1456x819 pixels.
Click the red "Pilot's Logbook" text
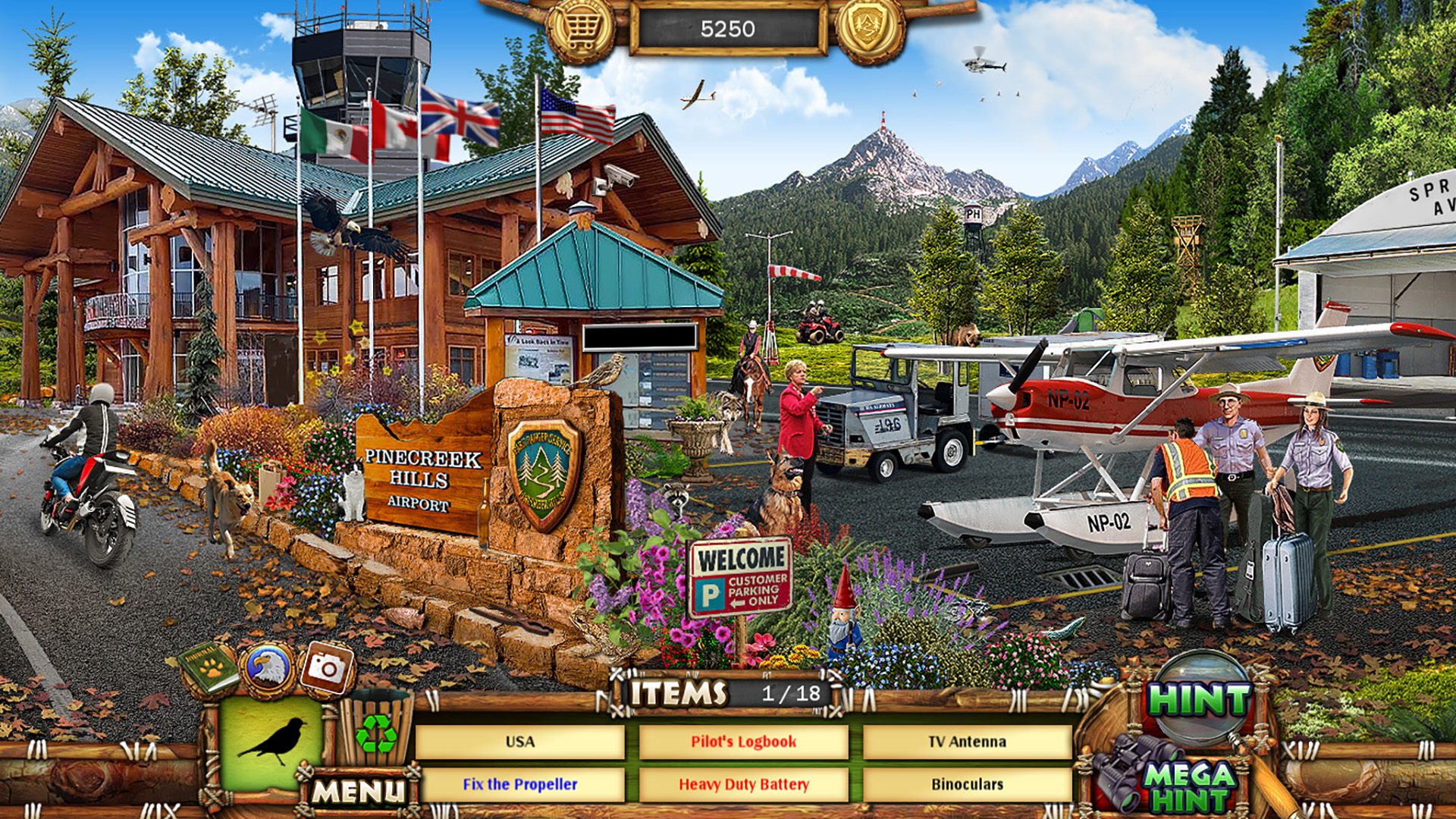tap(744, 743)
